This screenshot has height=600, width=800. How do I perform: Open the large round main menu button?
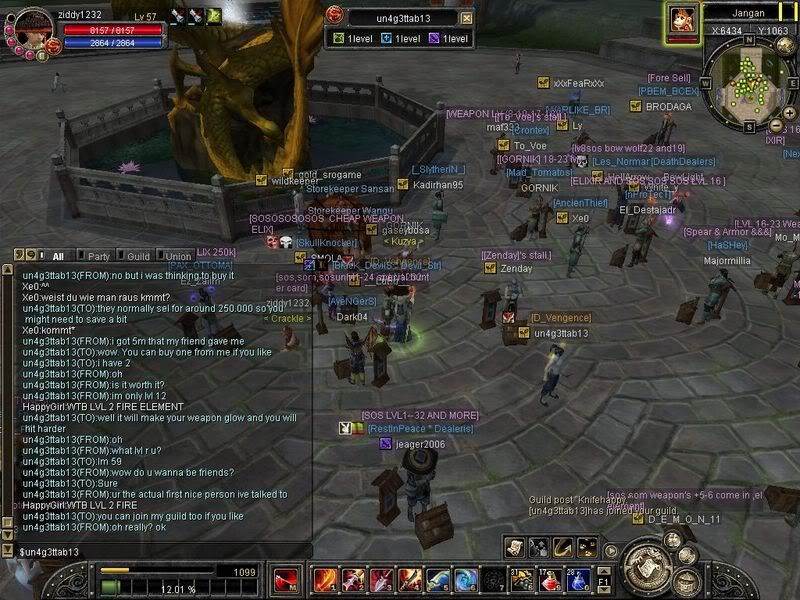(x=645, y=565)
